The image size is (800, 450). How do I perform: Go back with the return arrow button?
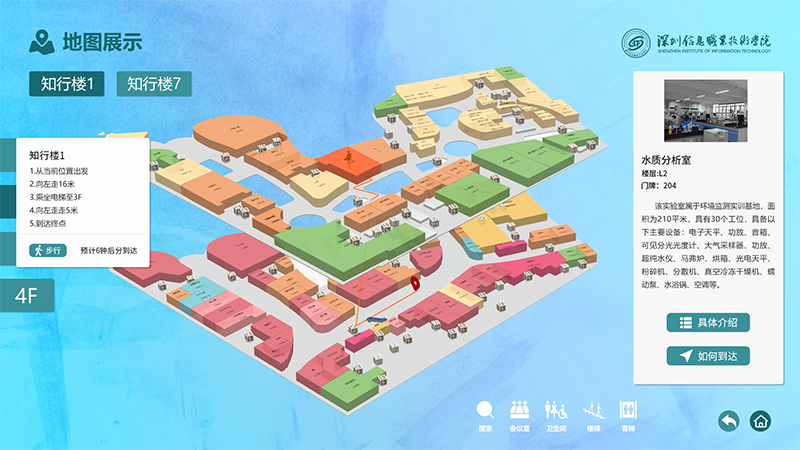pyautogui.click(x=729, y=420)
